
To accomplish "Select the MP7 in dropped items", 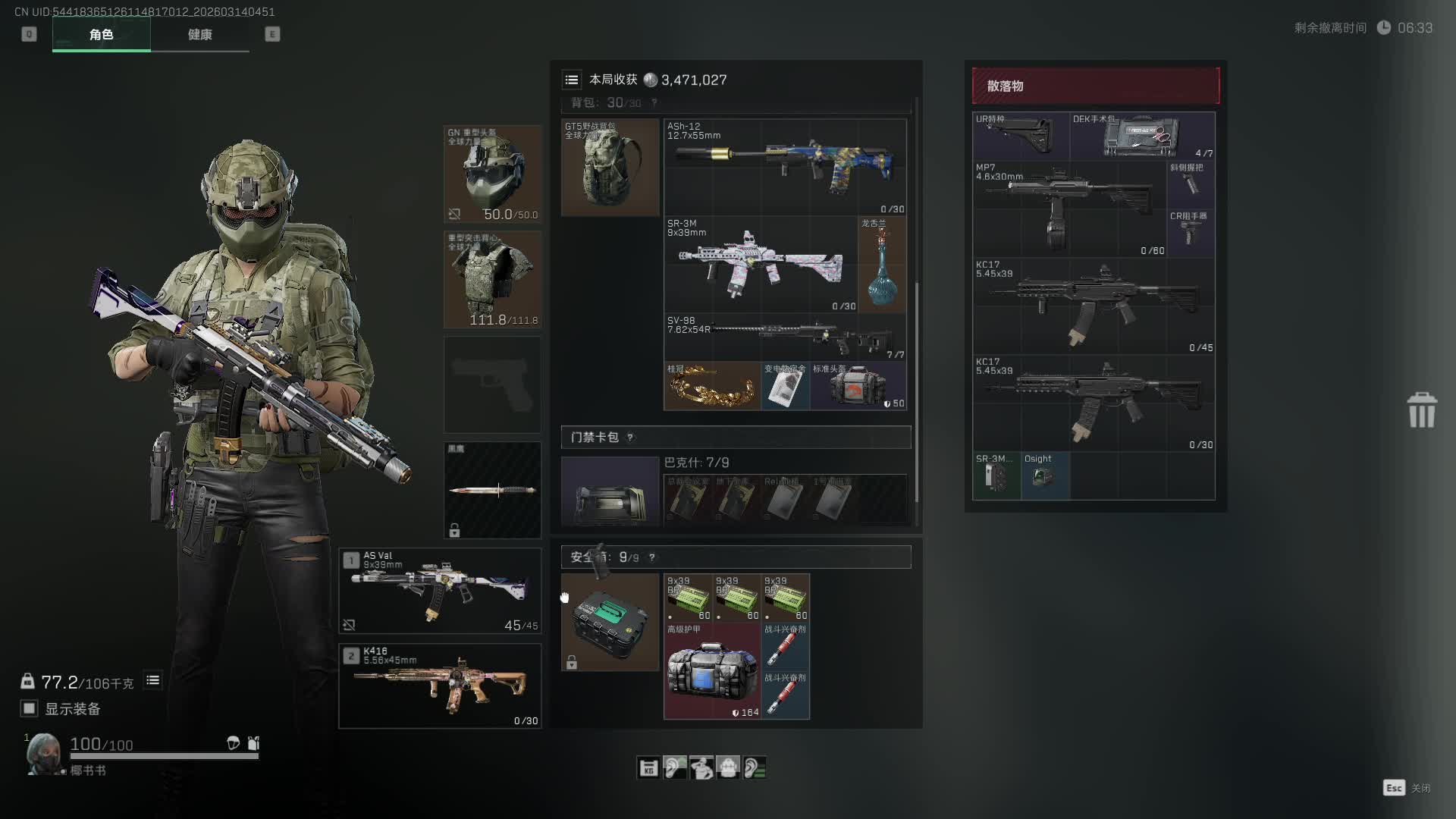I will point(1069,209).
